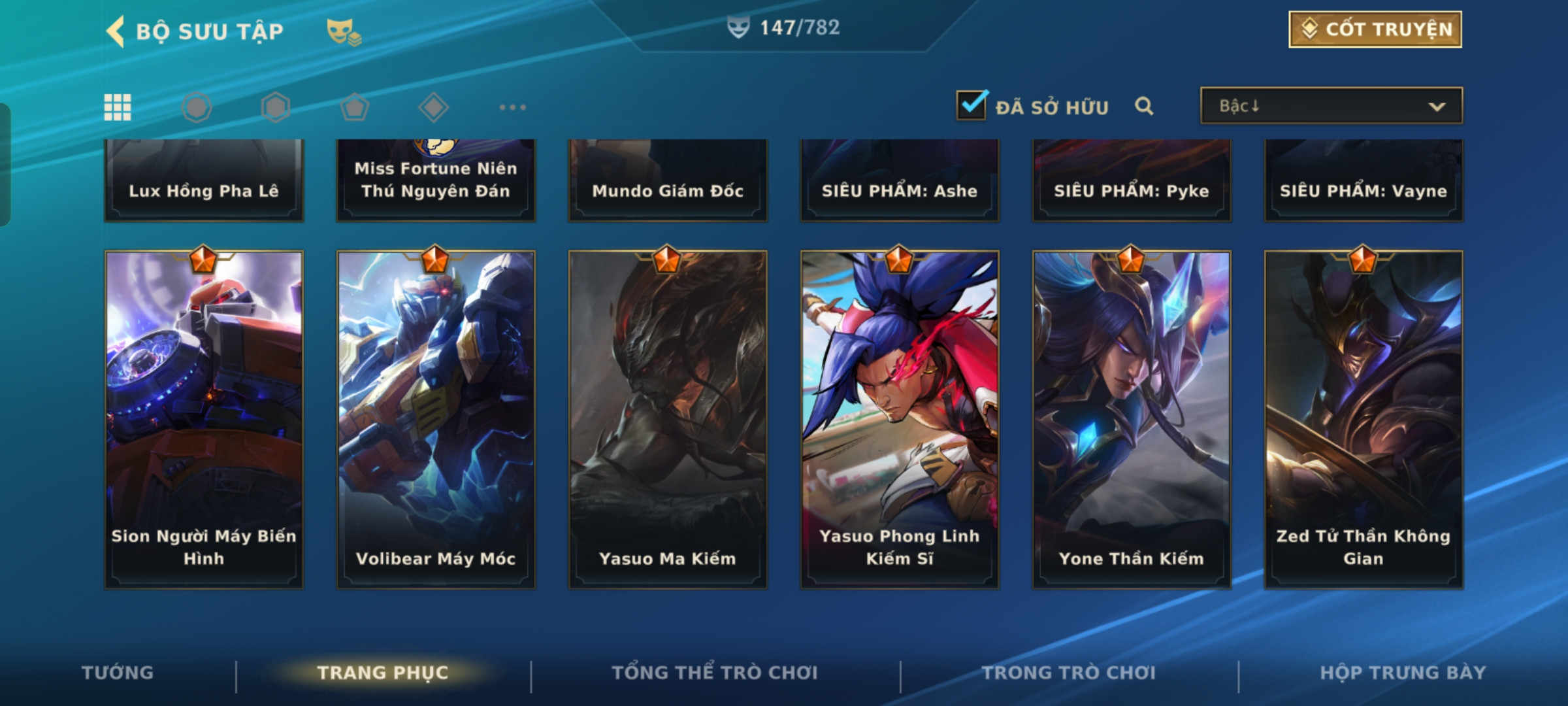This screenshot has width=1568, height=706.
Task: Open more filters via three dots
Action: 512,107
